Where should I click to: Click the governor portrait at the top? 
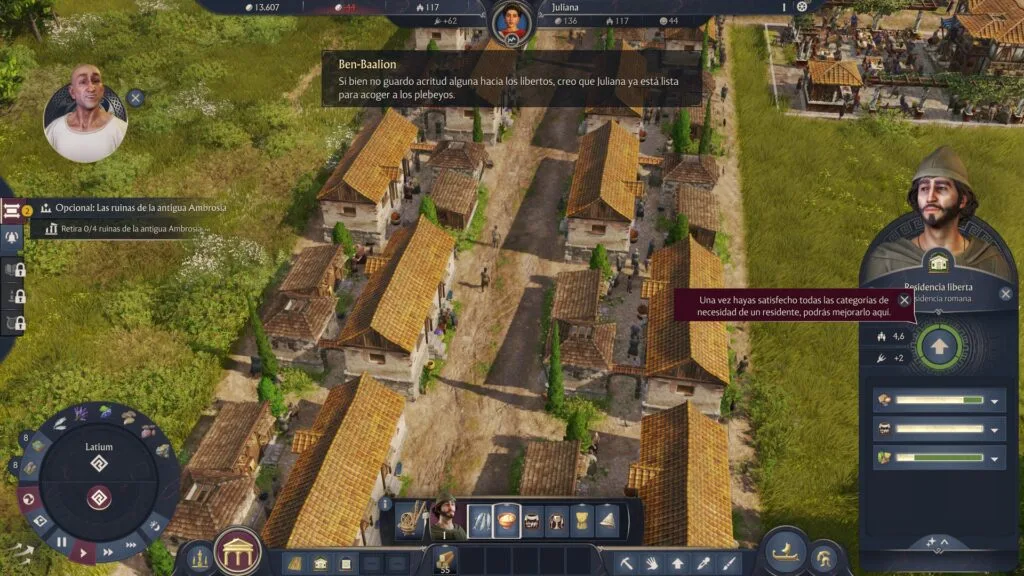(511, 19)
